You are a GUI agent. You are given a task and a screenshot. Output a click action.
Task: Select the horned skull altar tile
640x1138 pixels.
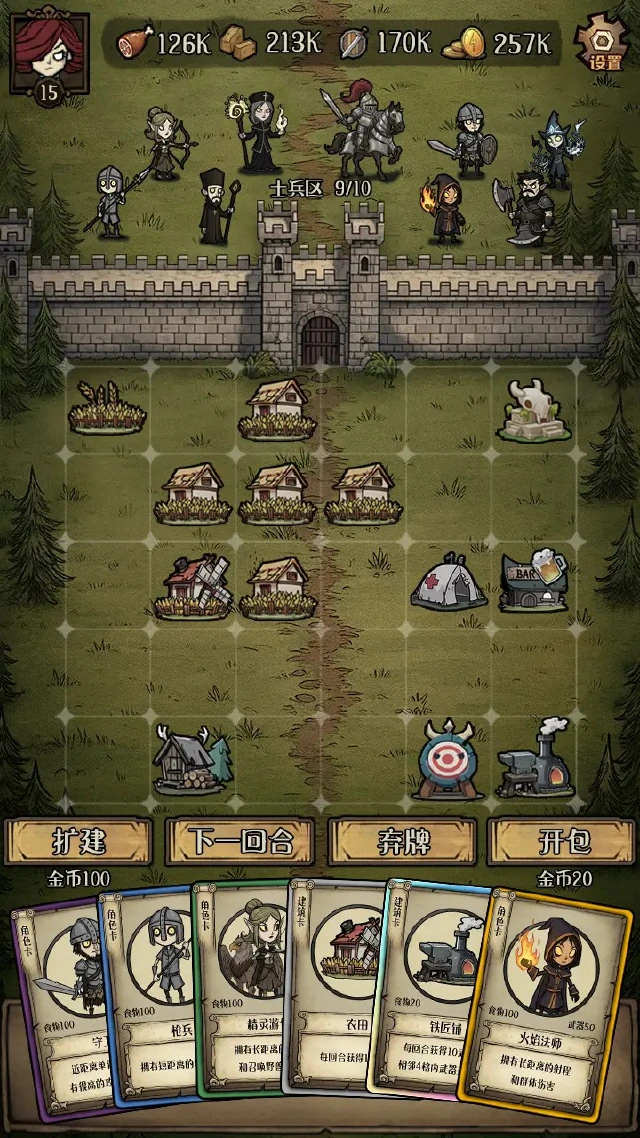533,410
